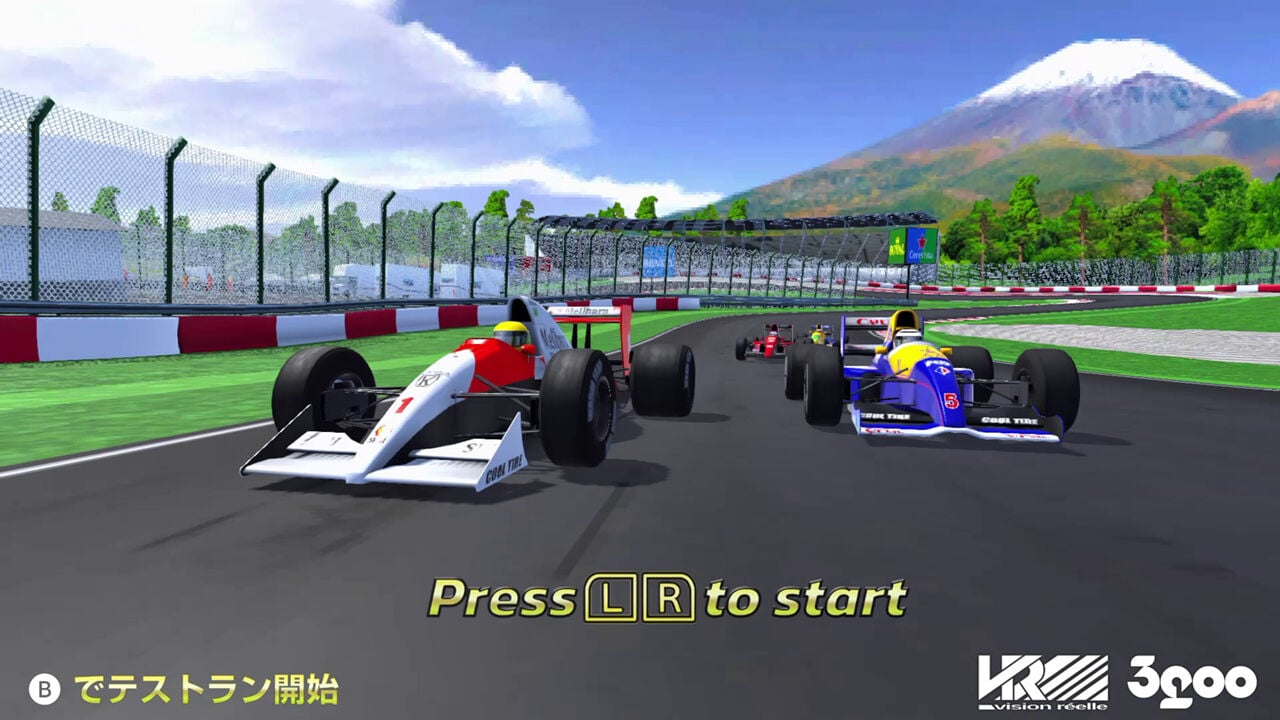Click the yellow number 5 on the blue car
Image resolution: width=1280 pixels, height=720 pixels.
(x=950, y=400)
